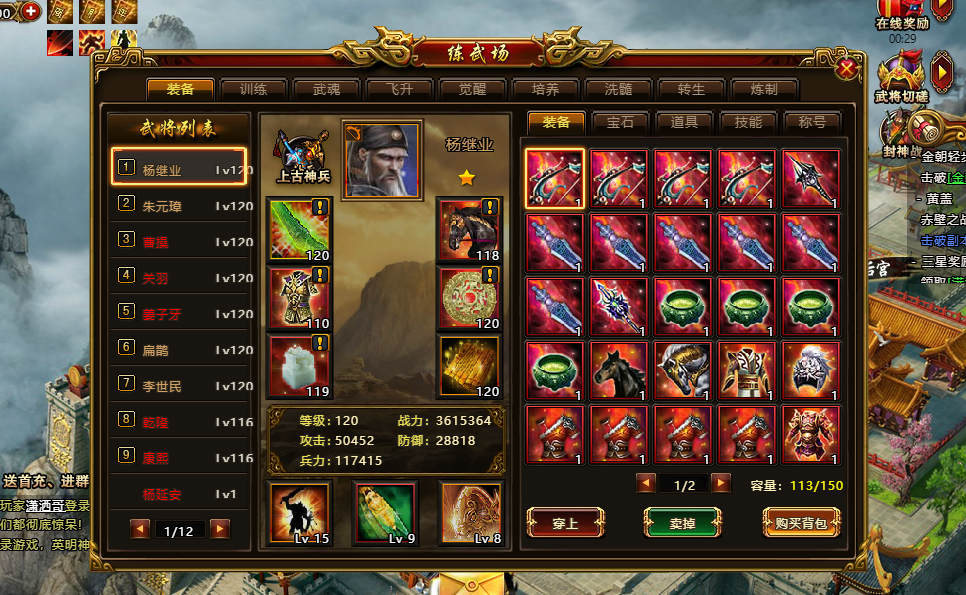Sell item with the 卖掉 button
This screenshot has width=966, height=595.
point(682,522)
